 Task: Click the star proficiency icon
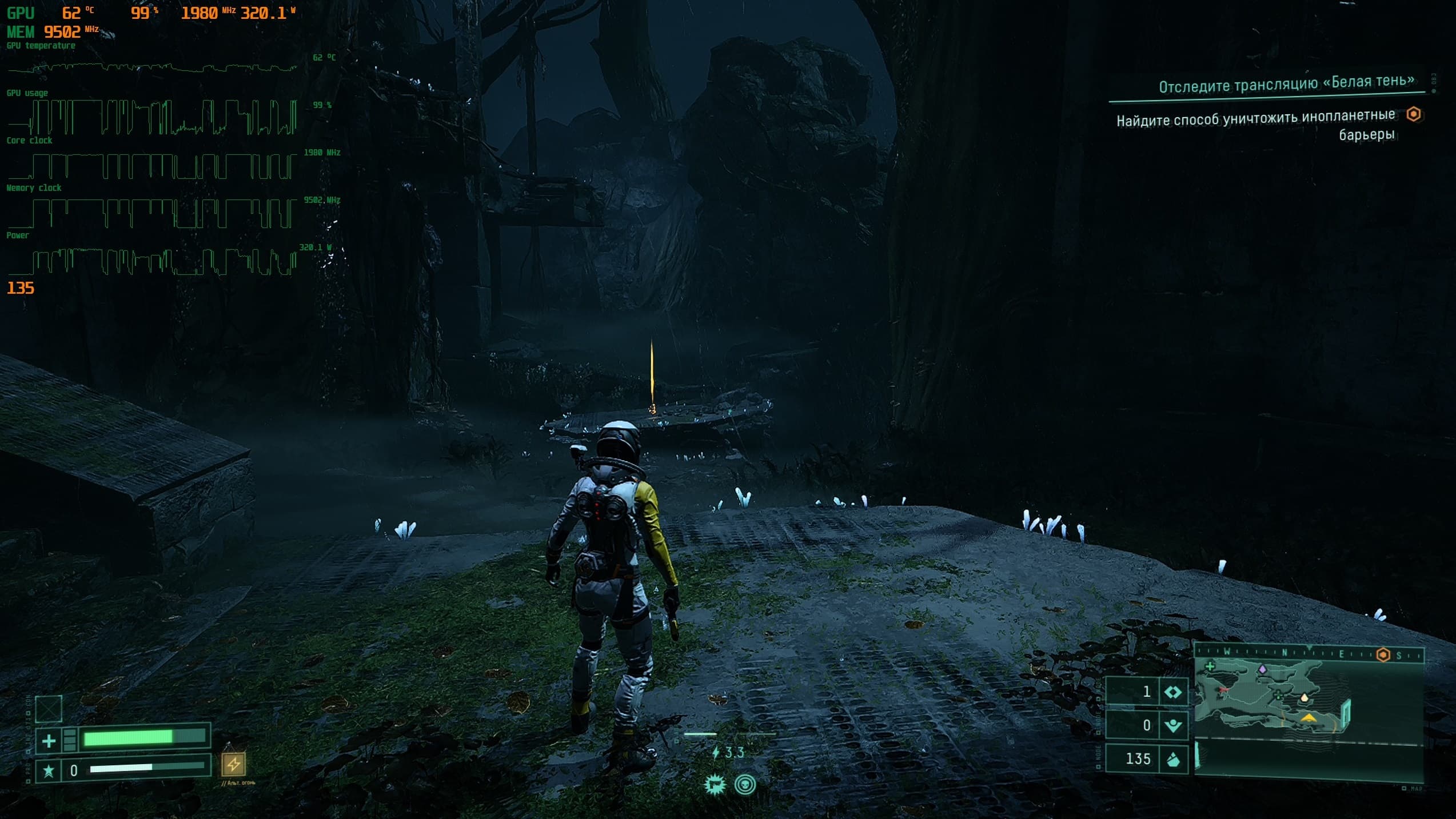(49, 771)
